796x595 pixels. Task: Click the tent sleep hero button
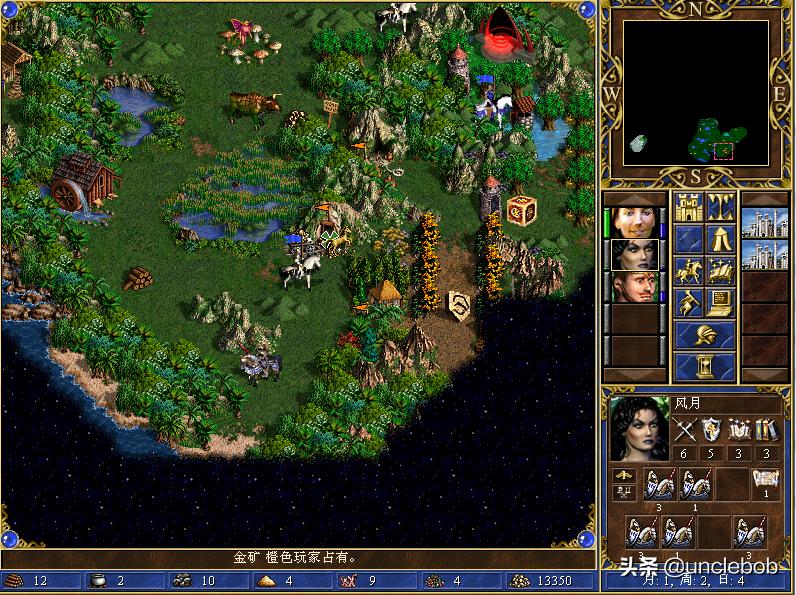tap(721, 238)
